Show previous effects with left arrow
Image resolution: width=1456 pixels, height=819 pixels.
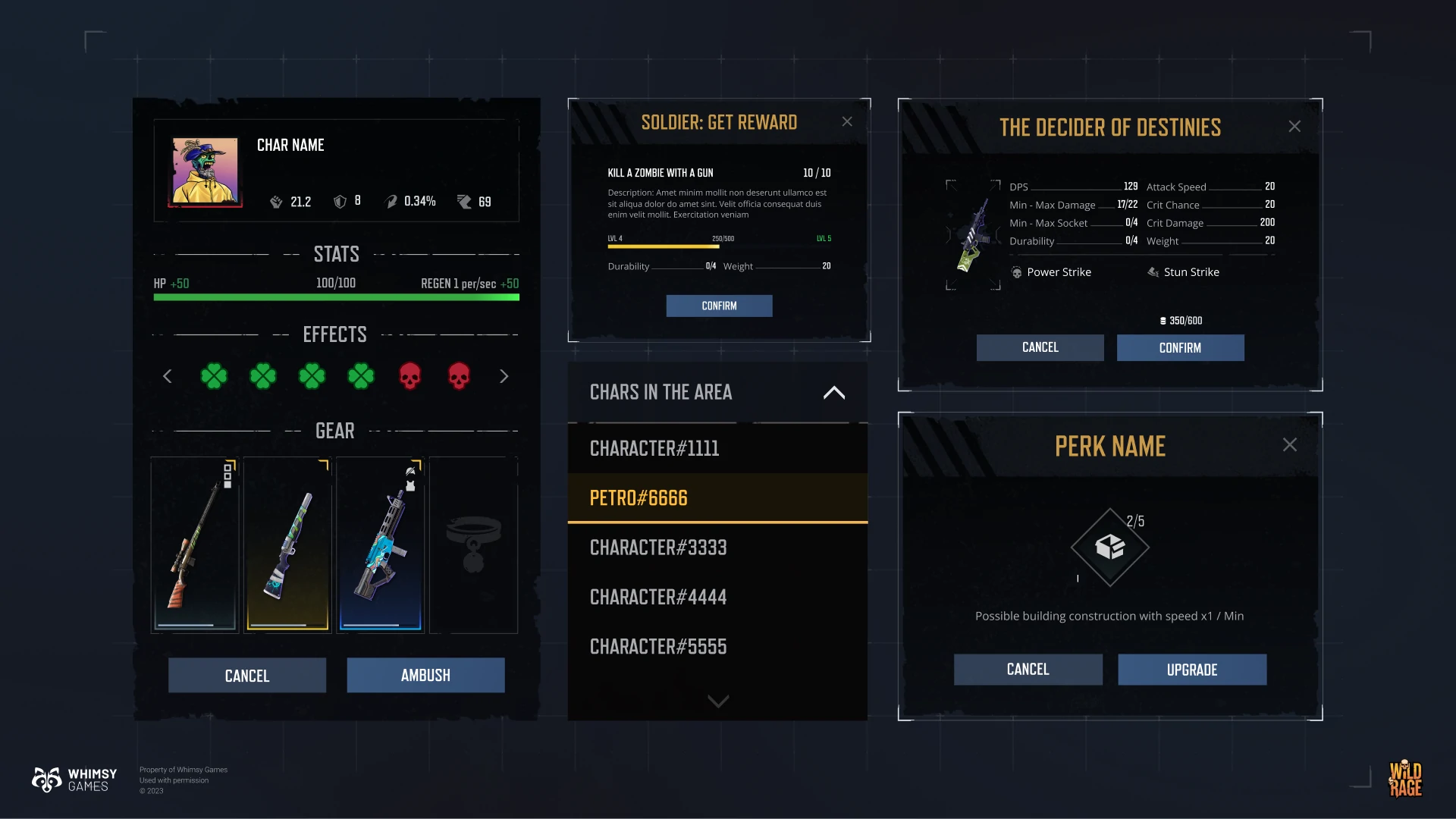click(168, 376)
